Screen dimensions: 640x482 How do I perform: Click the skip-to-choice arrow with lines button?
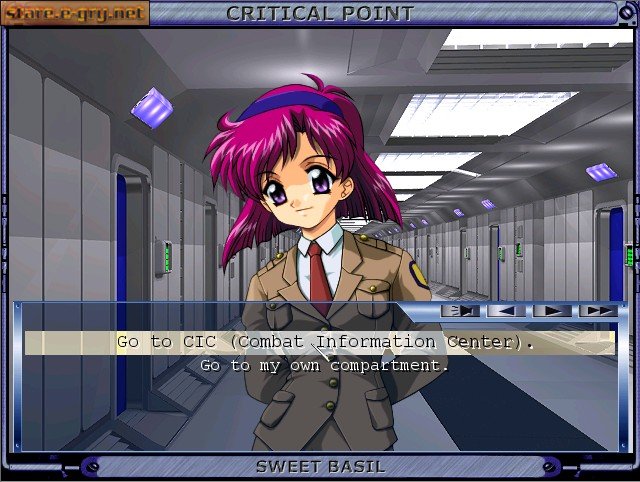coord(461,311)
